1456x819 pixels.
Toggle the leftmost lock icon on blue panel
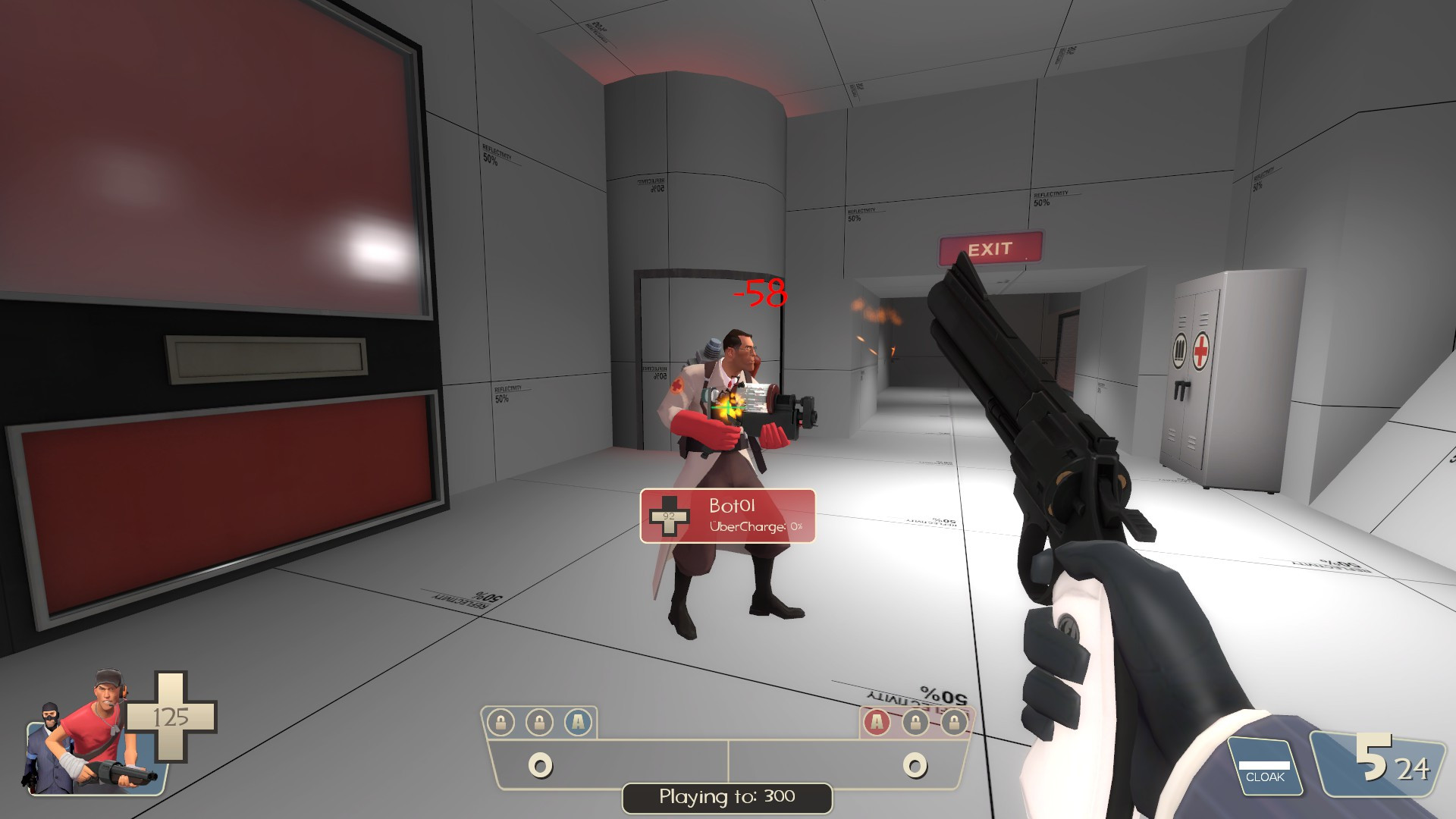pyautogui.click(x=500, y=723)
